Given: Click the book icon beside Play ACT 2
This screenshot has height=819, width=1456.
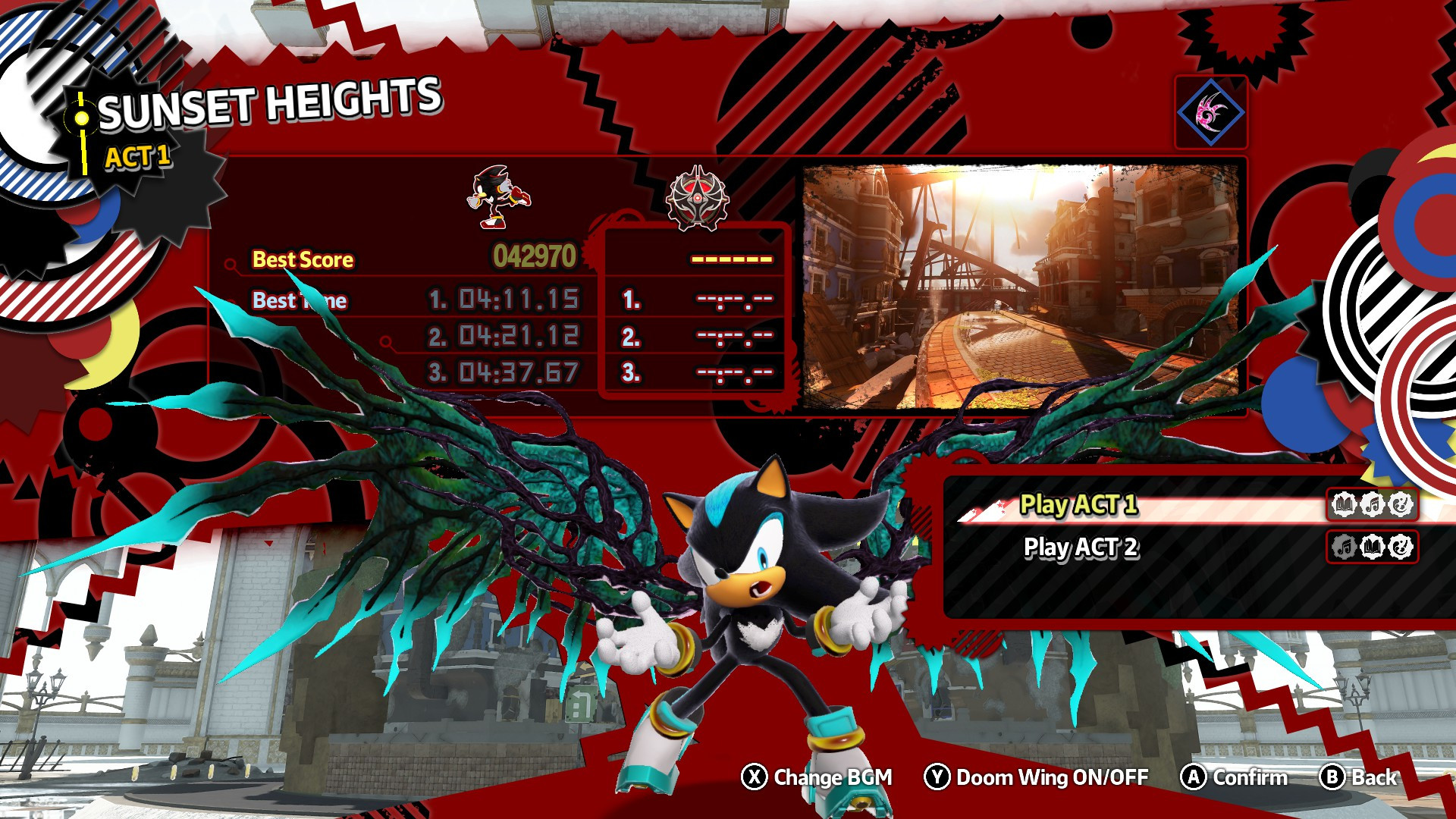Looking at the screenshot, I should [x=1373, y=548].
